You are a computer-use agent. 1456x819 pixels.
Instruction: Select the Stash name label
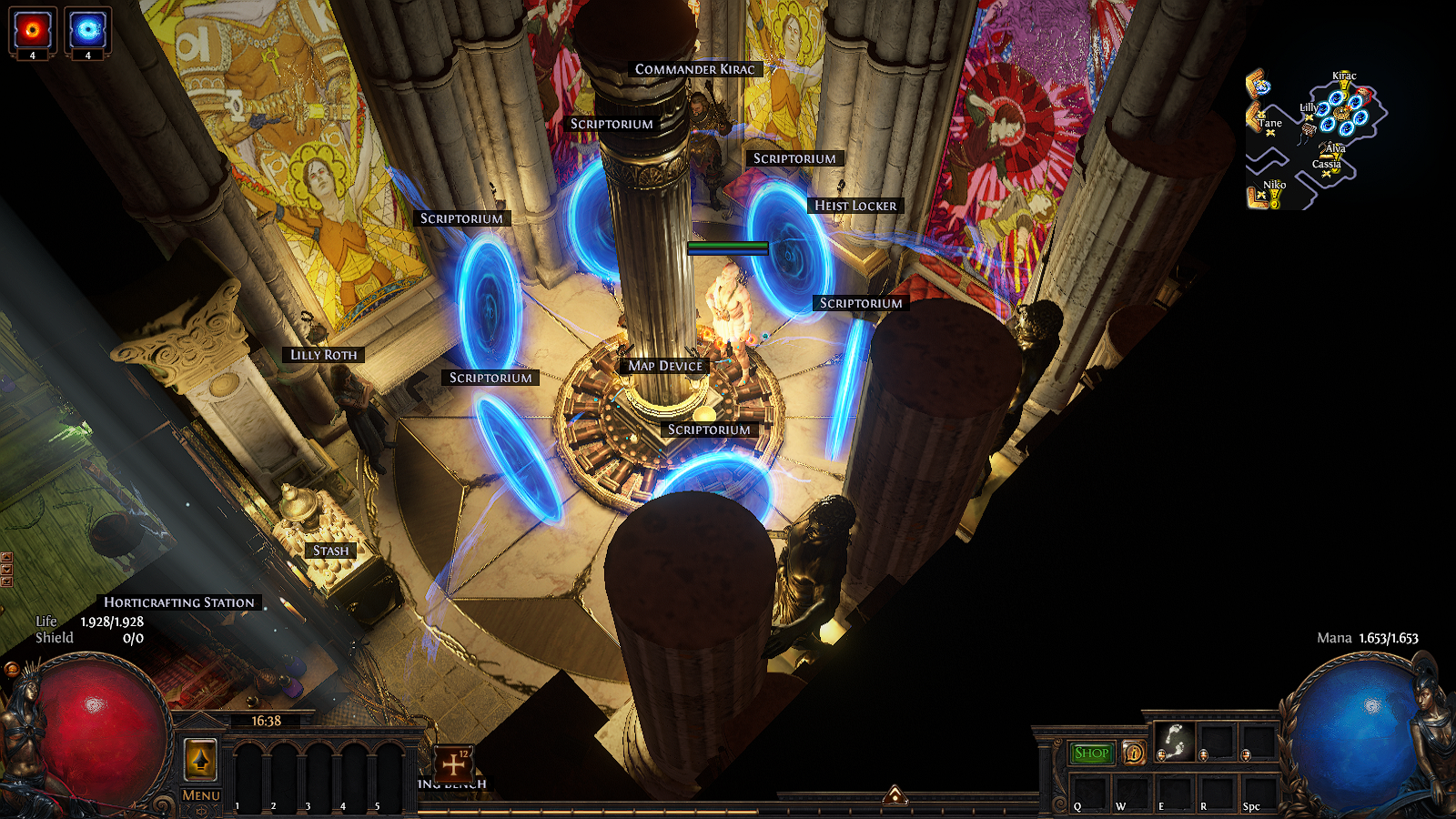pyautogui.click(x=330, y=551)
